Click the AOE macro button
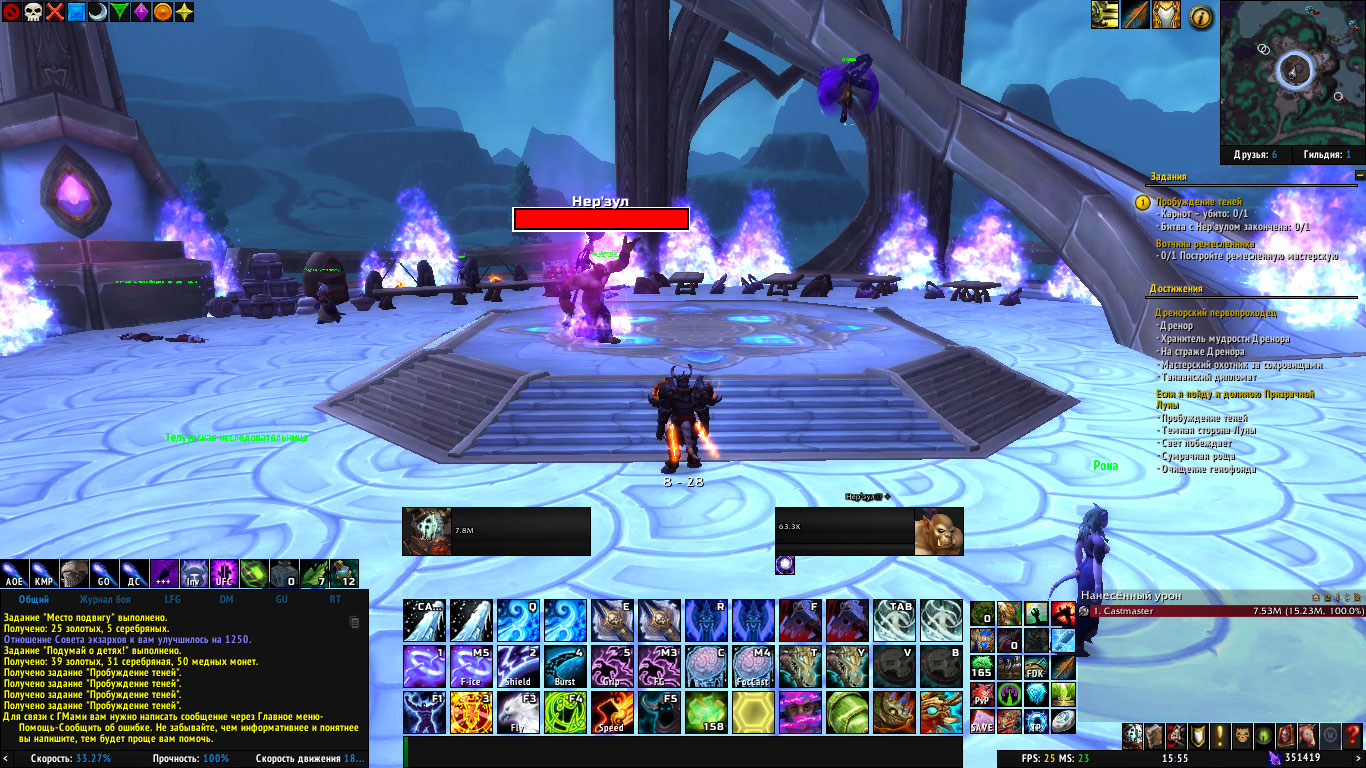 click(x=15, y=573)
